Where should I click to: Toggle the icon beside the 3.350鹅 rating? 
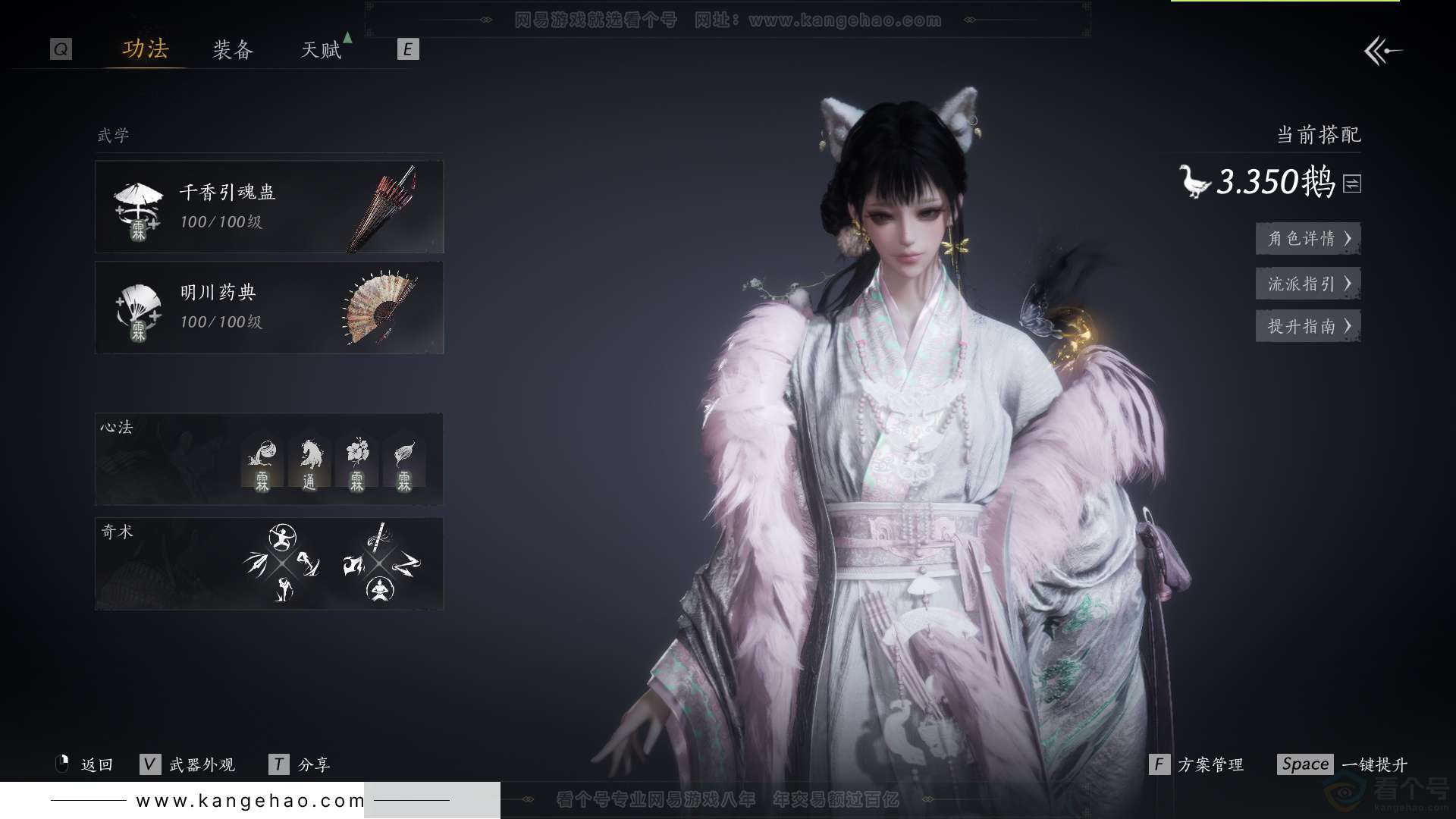(x=1352, y=184)
